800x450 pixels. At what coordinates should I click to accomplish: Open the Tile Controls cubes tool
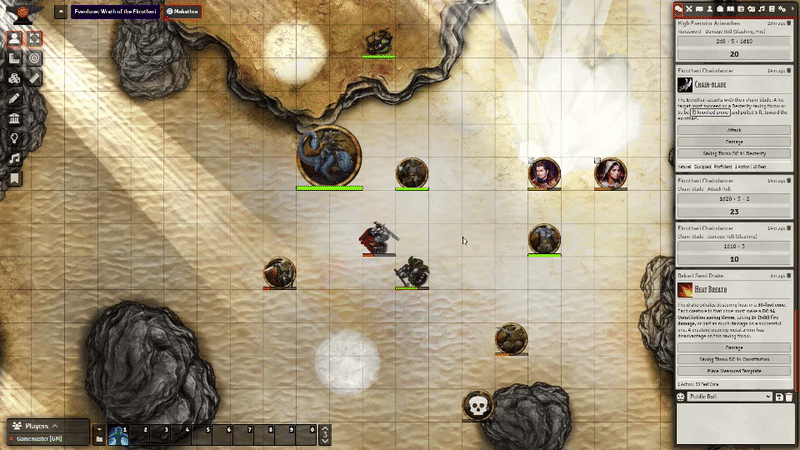click(x=15, y=78)
